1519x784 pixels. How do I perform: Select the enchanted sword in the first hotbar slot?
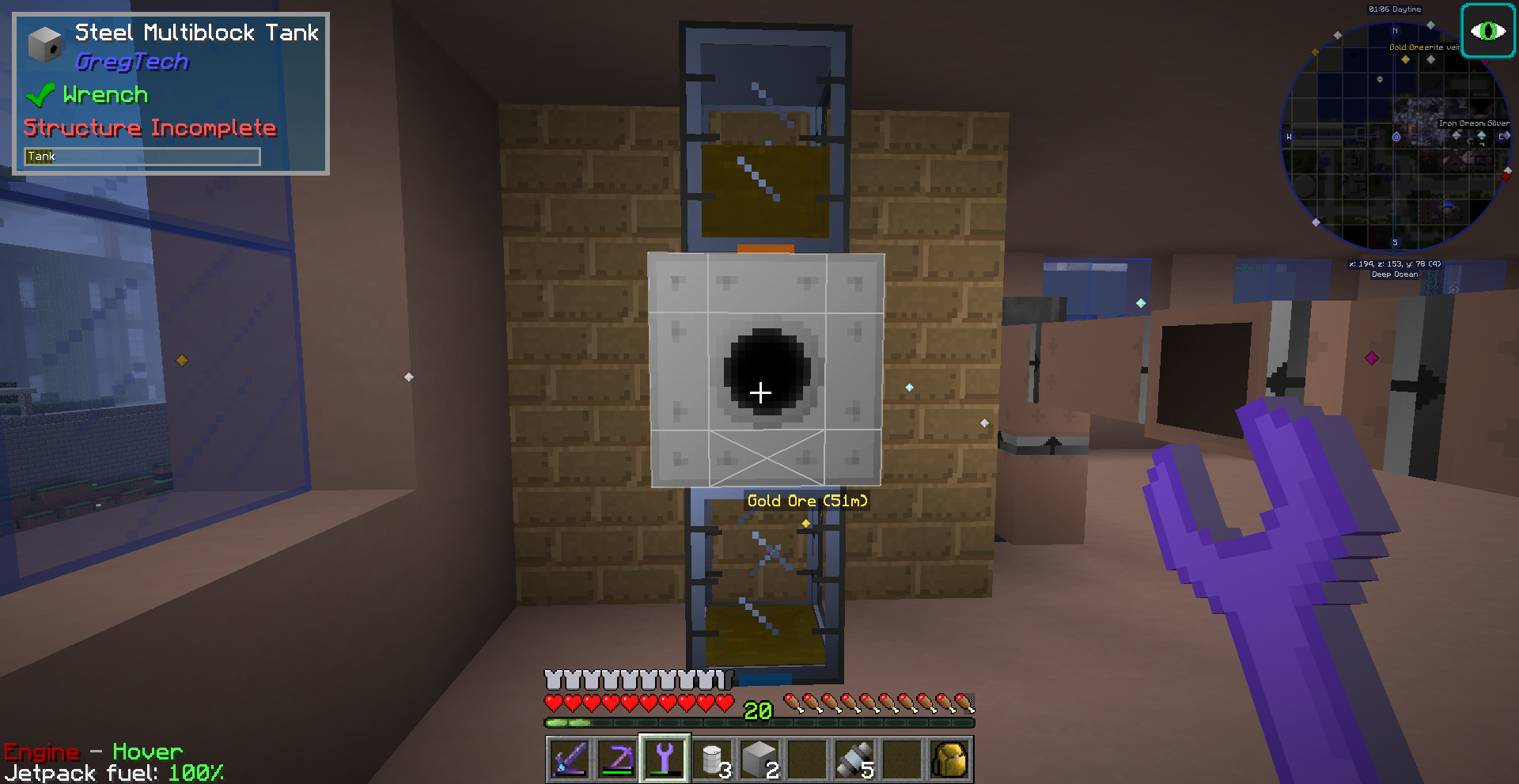tap(568, 758)
